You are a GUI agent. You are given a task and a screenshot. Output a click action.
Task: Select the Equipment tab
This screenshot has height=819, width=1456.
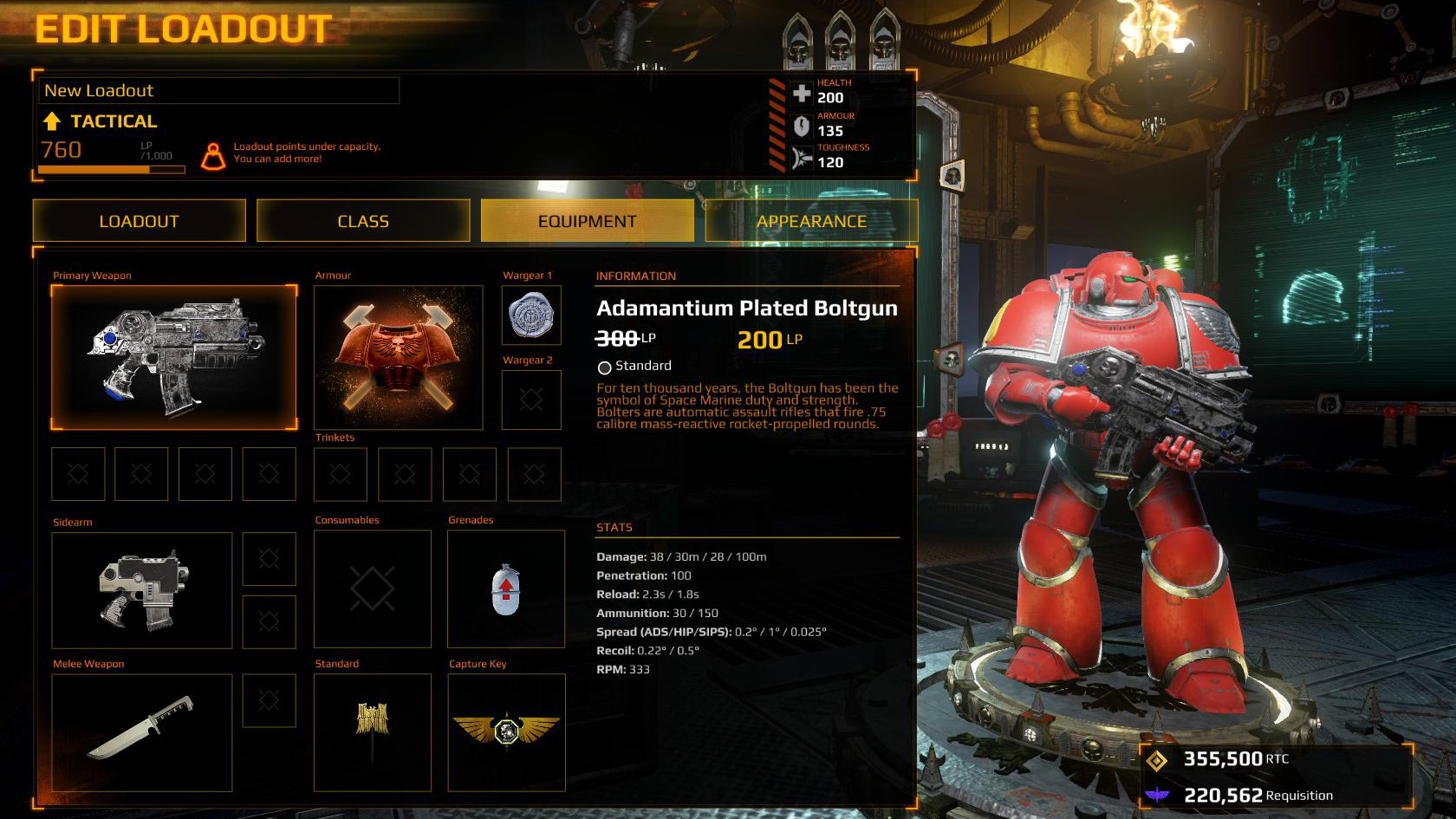click(x=587, y=221)
